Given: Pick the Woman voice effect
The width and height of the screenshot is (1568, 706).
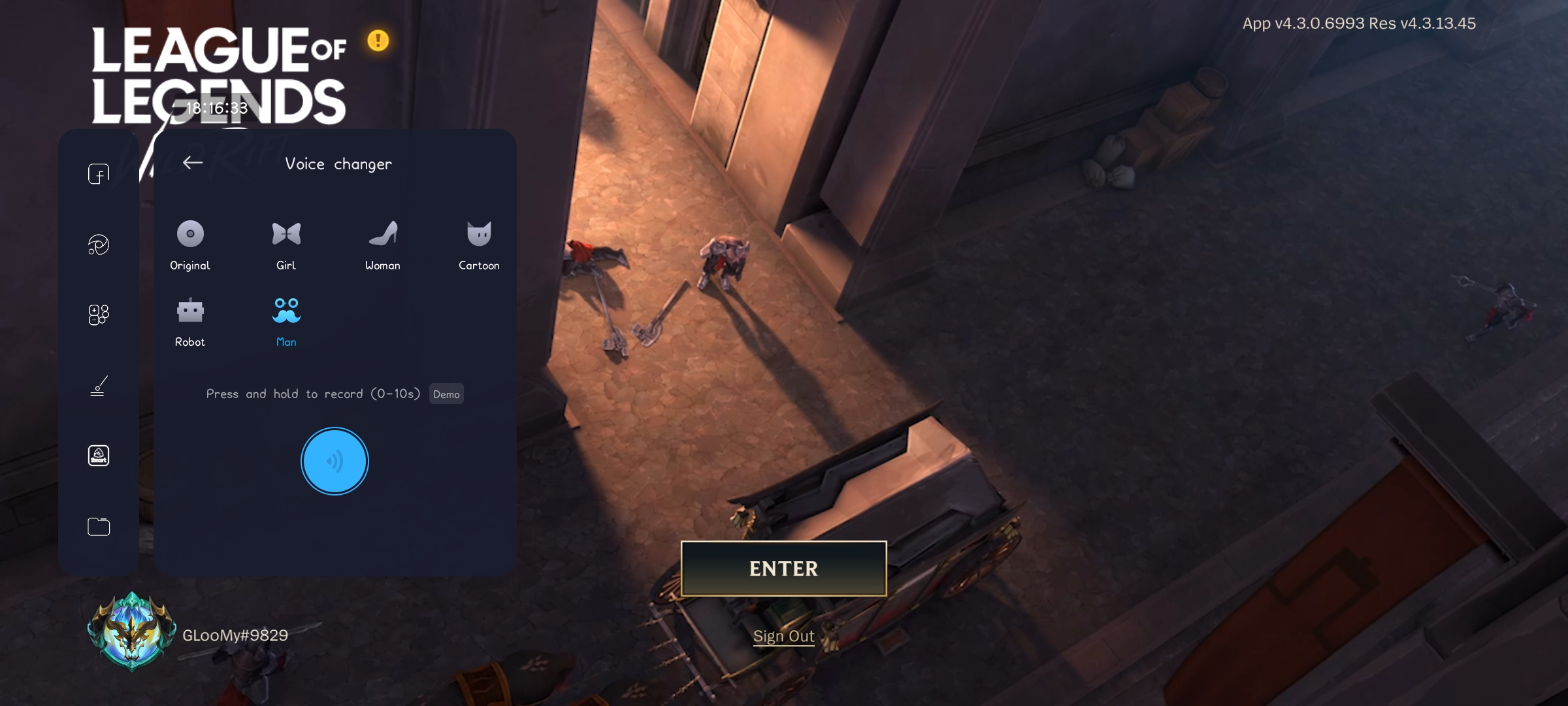Looking at the screenshot, I should 383,244.
